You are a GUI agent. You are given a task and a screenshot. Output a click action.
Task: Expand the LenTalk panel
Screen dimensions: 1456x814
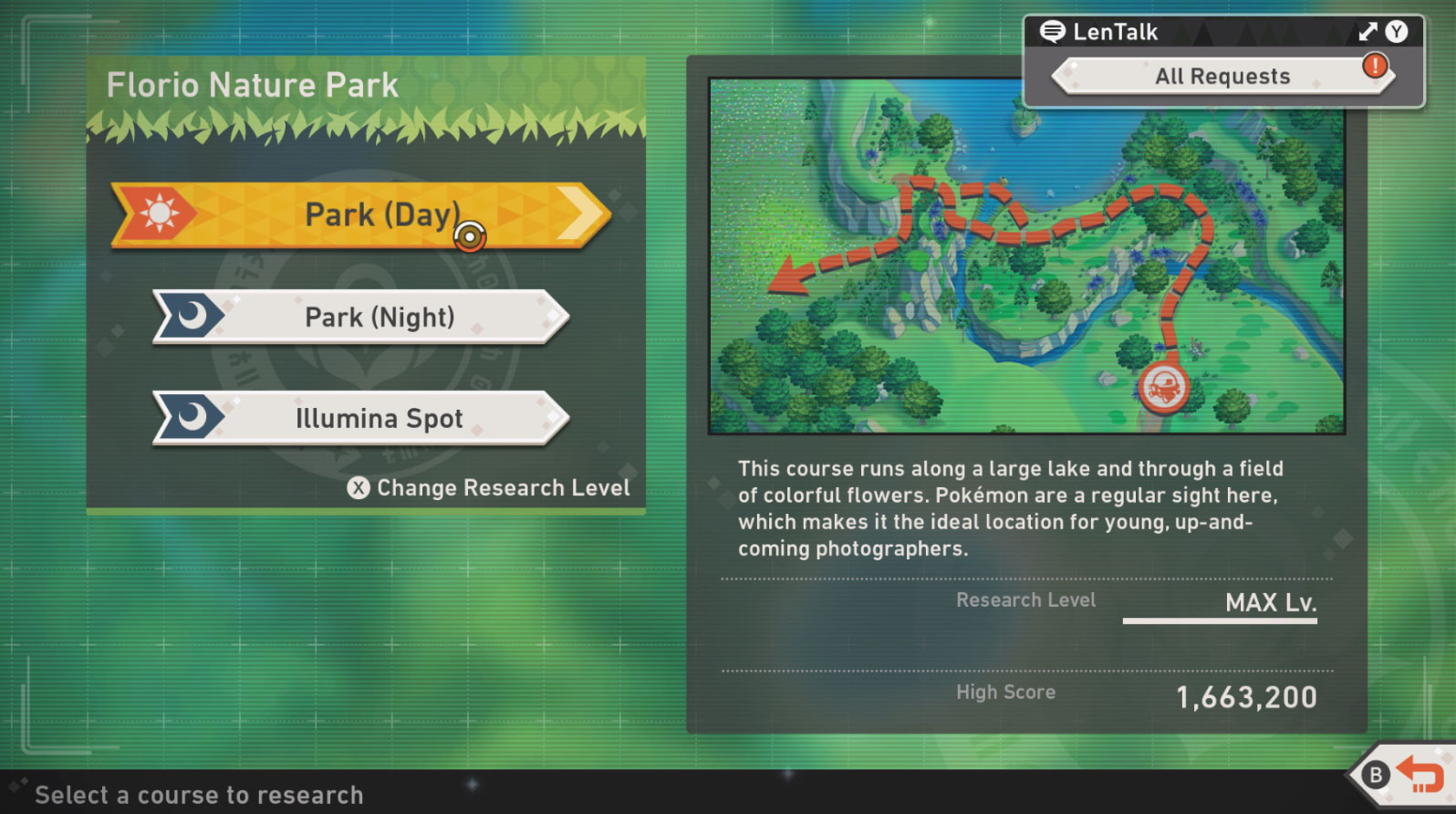[1368, 32]
